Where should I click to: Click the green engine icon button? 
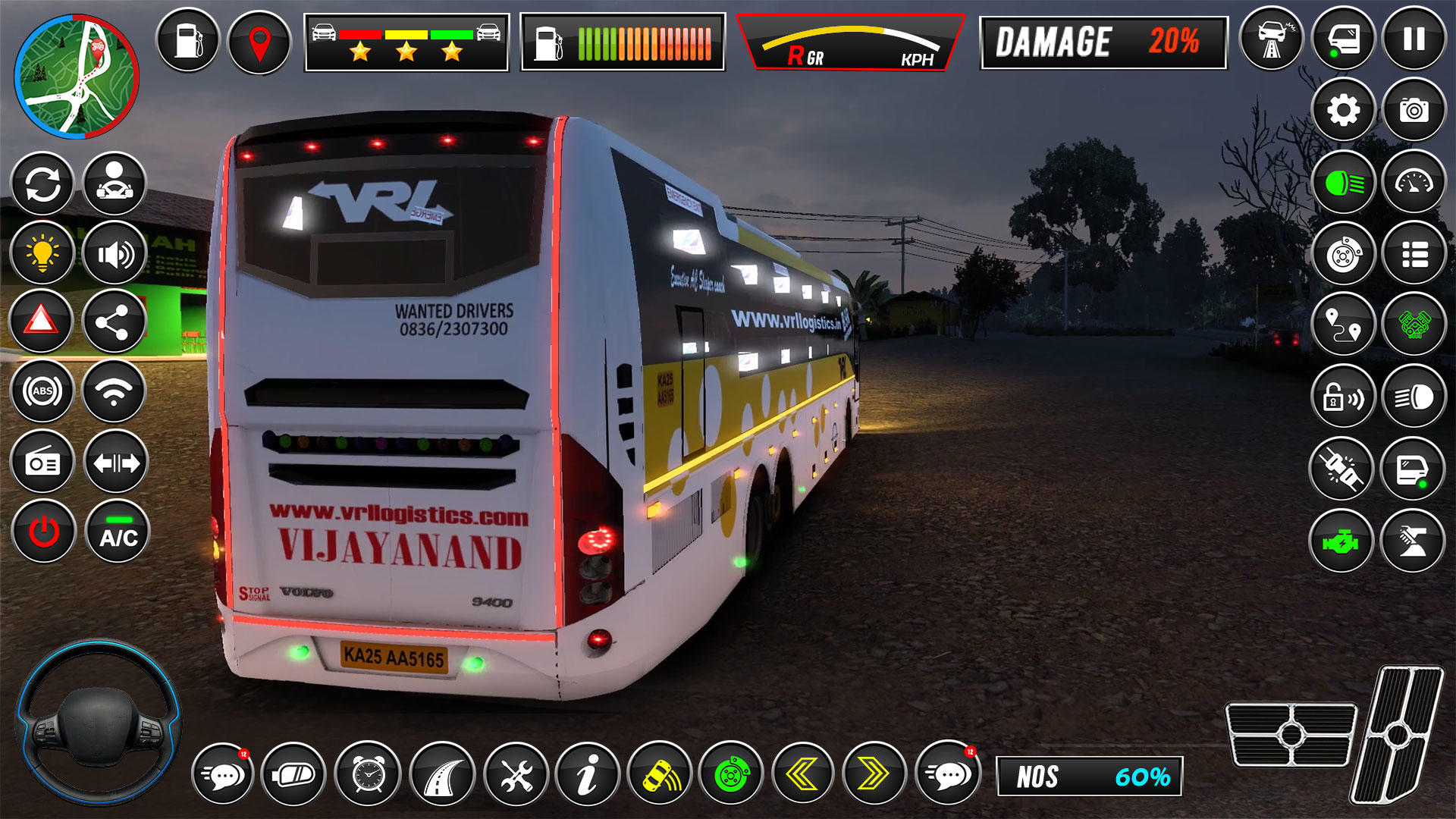click(x=1341, y=542)
